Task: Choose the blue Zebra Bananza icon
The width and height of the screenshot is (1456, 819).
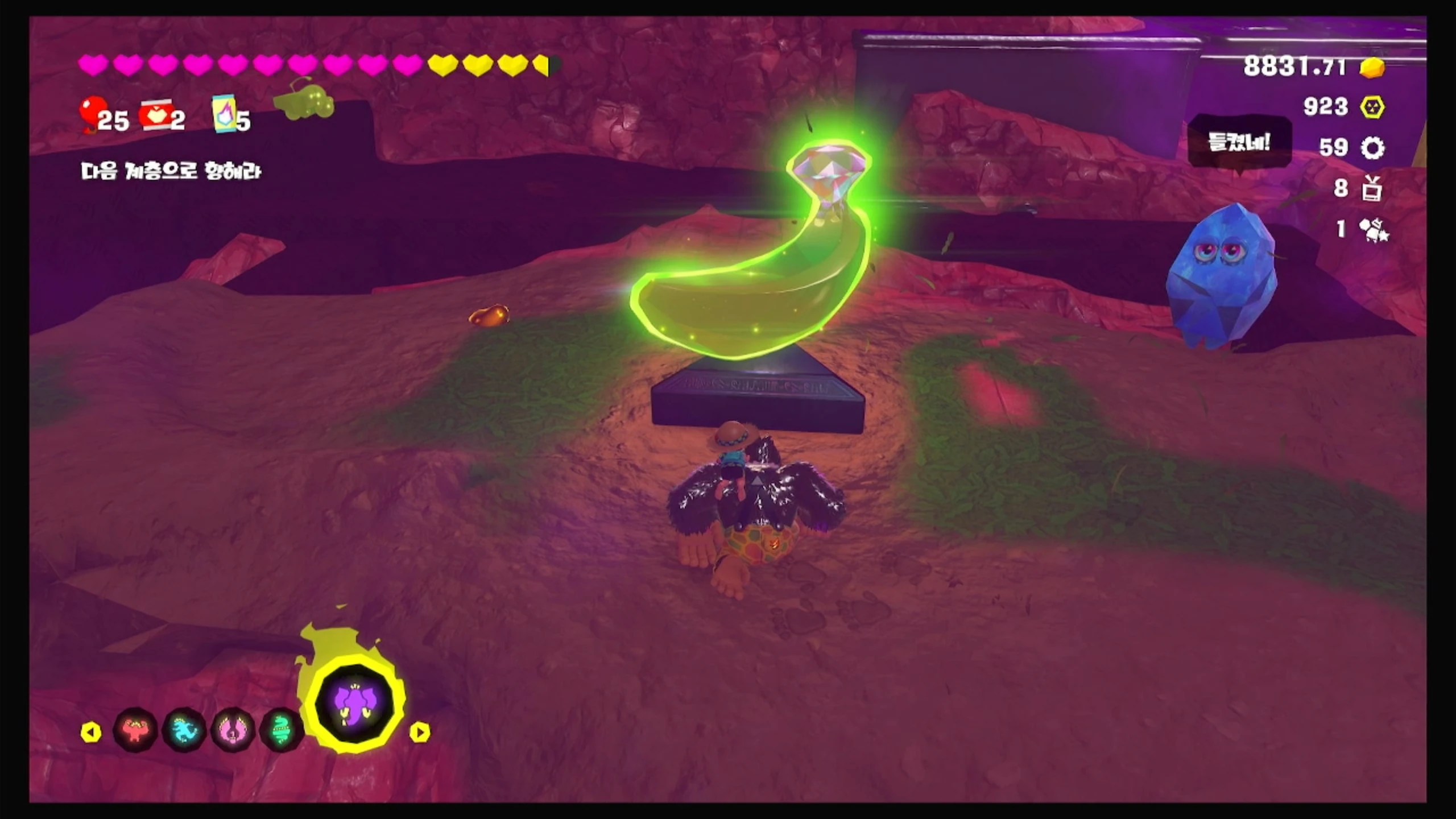Action: (x=184, y=731)
